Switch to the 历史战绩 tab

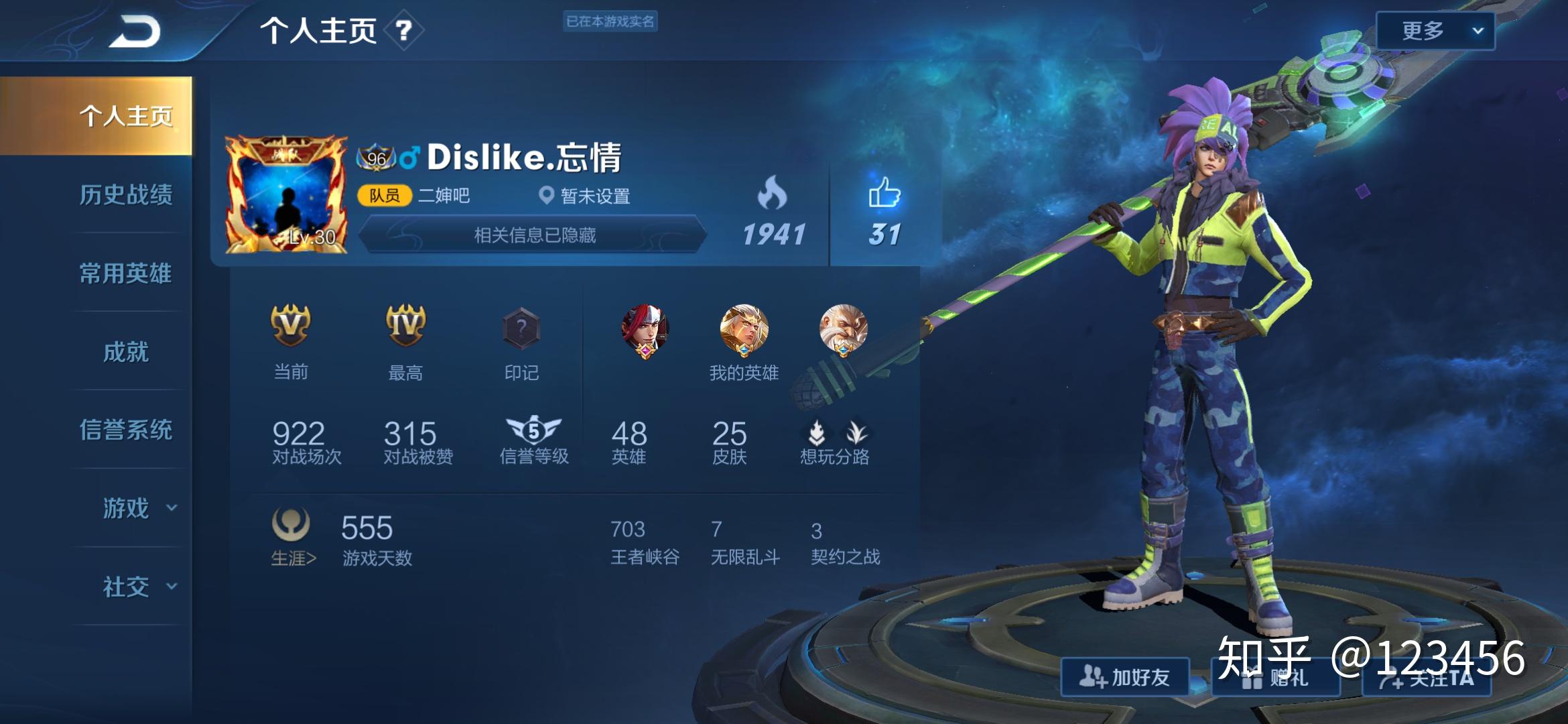pos(126,194)
